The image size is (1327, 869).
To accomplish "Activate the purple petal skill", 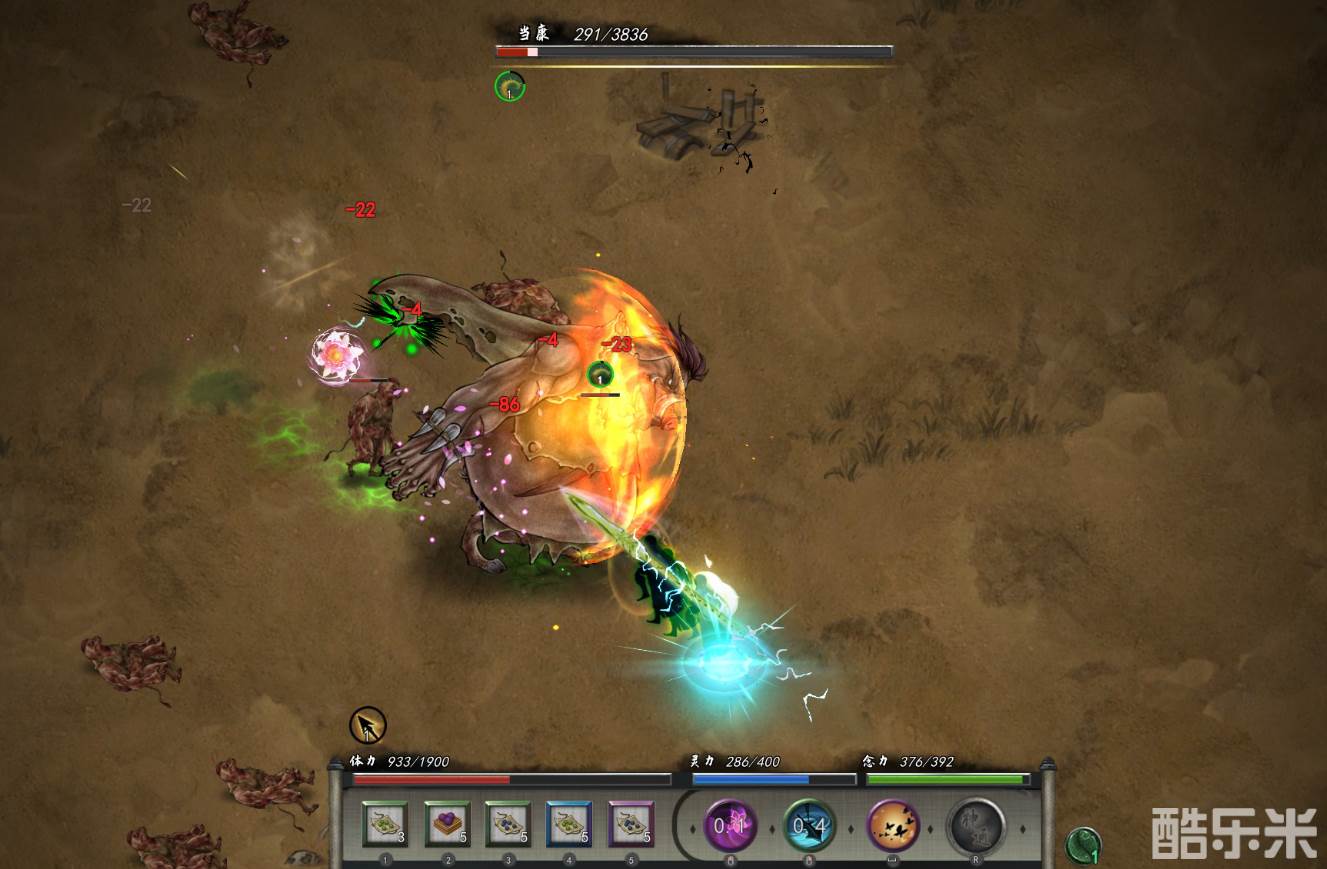I will click(x=731, y=826).
